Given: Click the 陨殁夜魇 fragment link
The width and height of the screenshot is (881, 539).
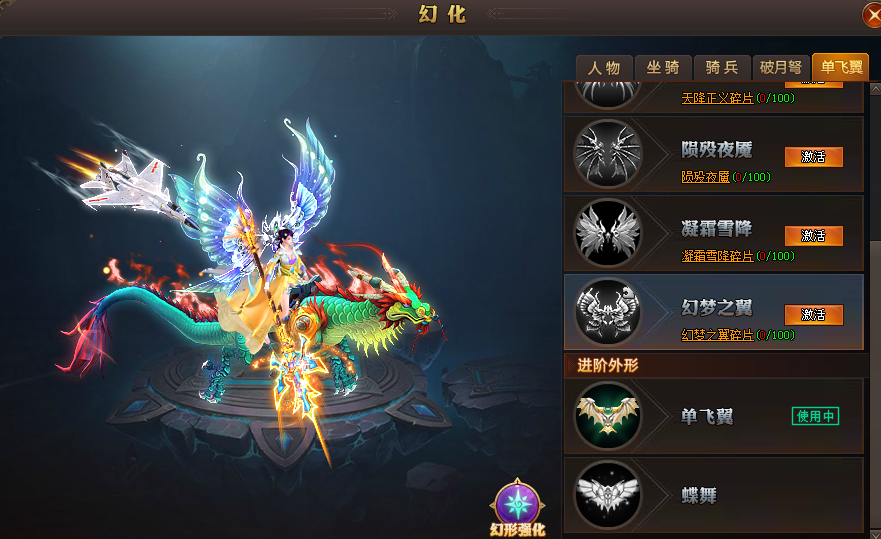Looking at the screenshot, I should tap(705, 177).
